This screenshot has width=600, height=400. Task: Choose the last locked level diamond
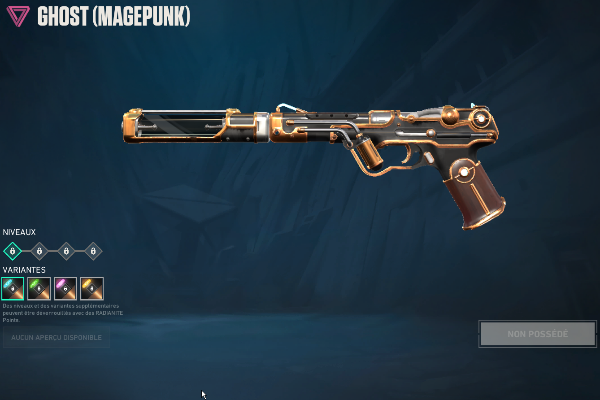92,251
